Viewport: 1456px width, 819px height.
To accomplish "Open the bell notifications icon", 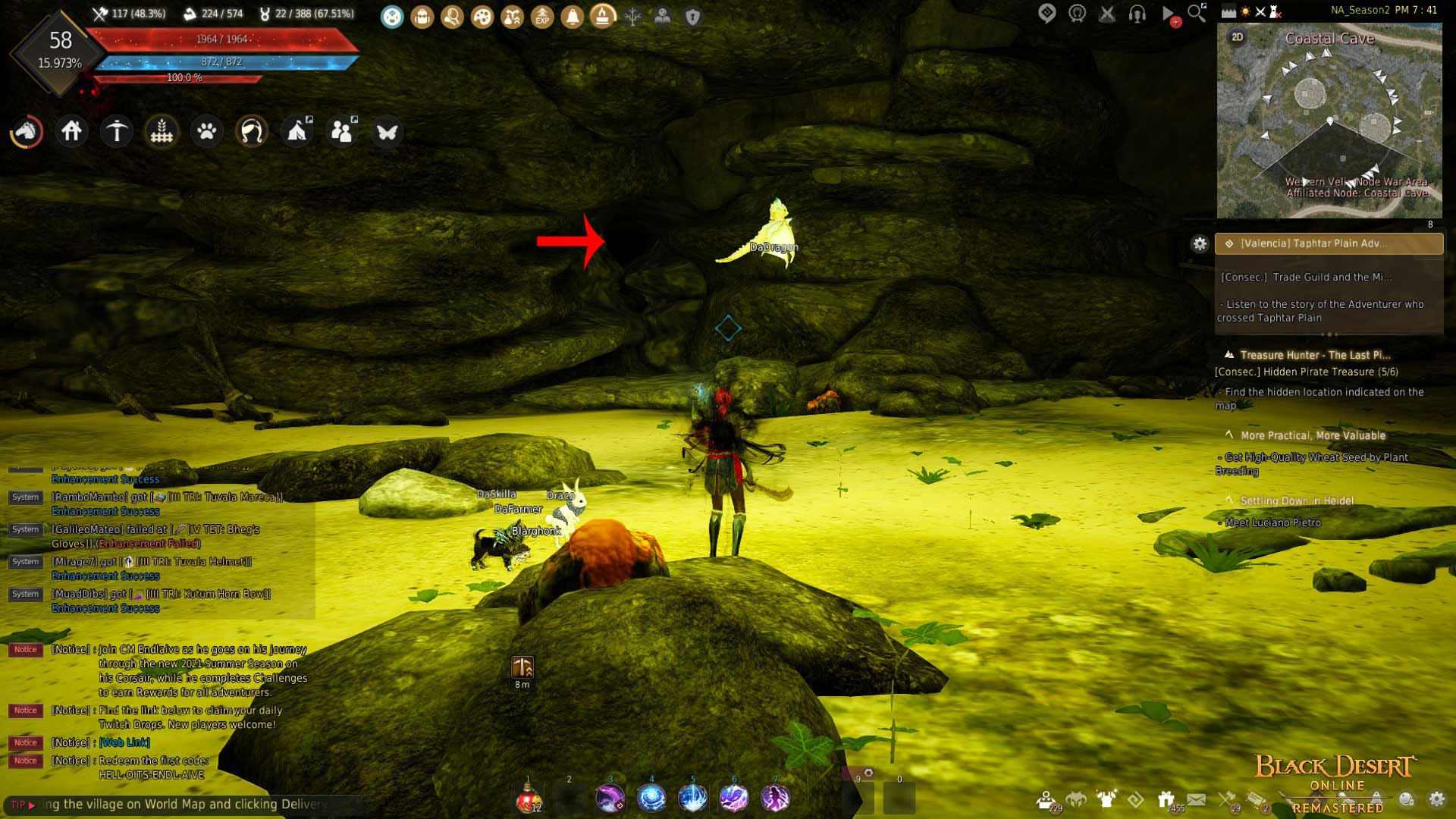I will click(x=571, y=17).
